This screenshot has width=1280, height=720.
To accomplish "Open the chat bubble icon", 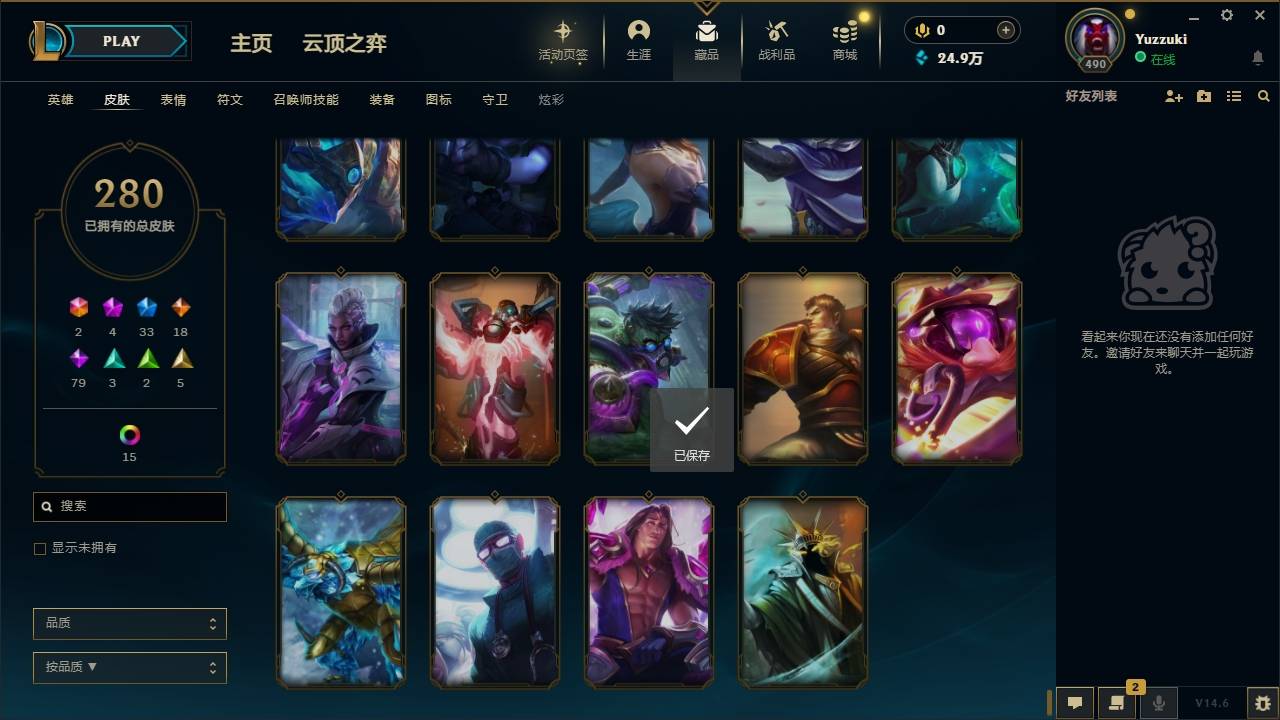I will pyautogui.click(x=1074, y=702).
